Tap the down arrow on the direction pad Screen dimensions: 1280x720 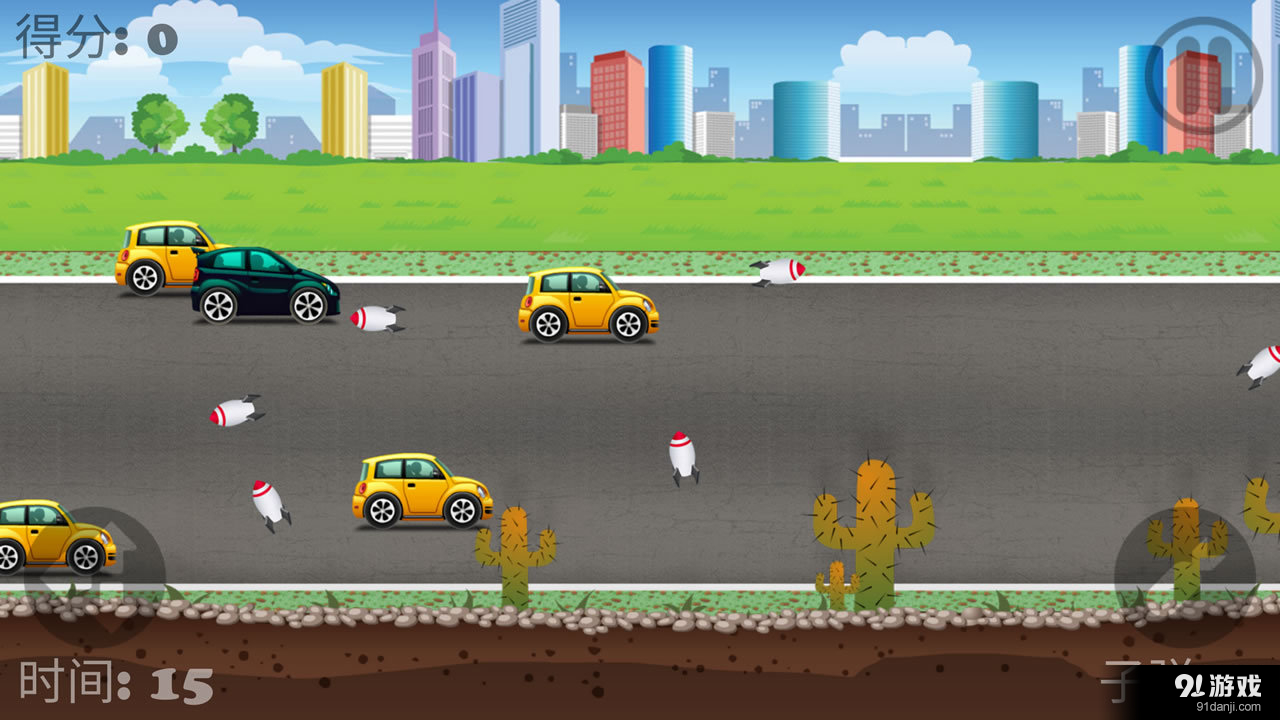point(97,622)
